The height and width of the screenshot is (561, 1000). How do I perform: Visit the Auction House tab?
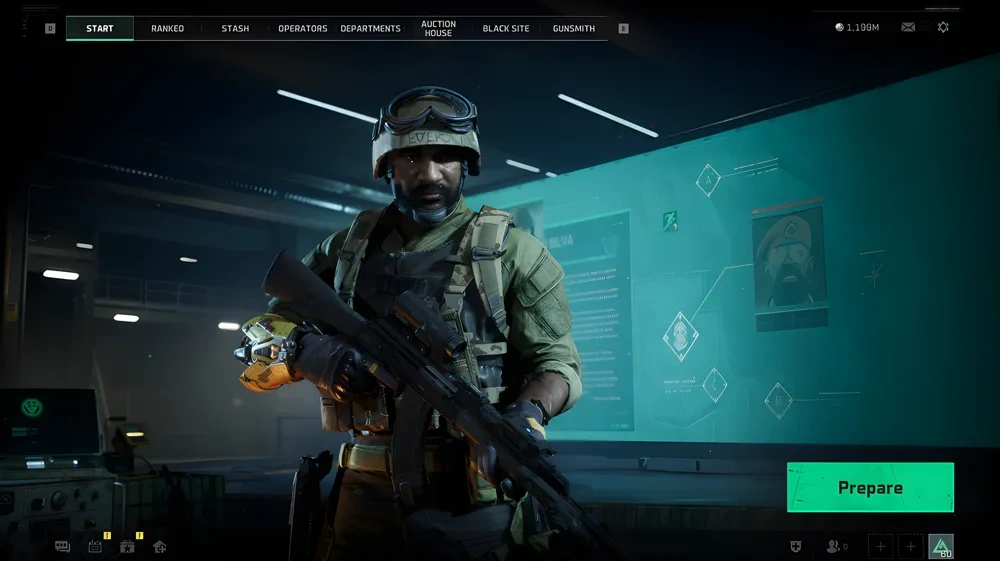(438, 28)
